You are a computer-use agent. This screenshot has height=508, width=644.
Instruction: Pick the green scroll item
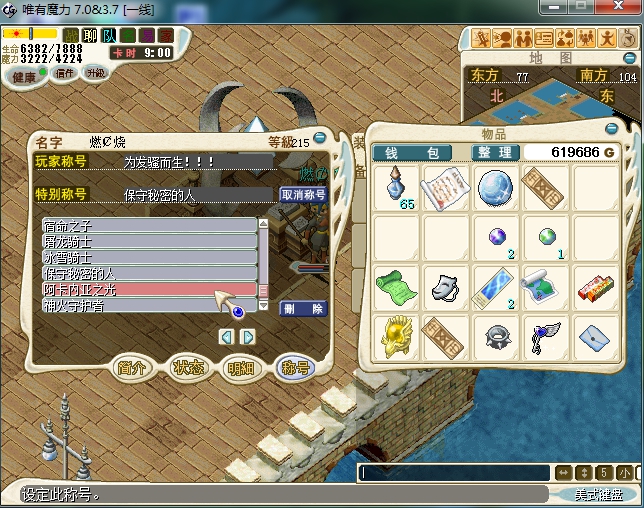[398, 286]
